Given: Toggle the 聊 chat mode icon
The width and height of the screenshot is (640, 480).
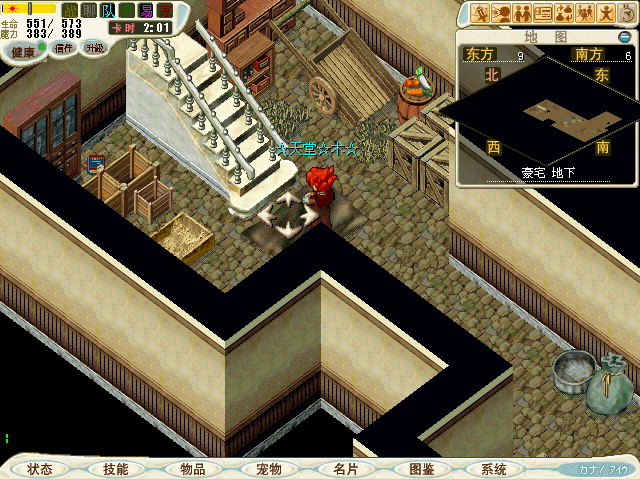Looking at the screenshot, I should coord(90,10).
